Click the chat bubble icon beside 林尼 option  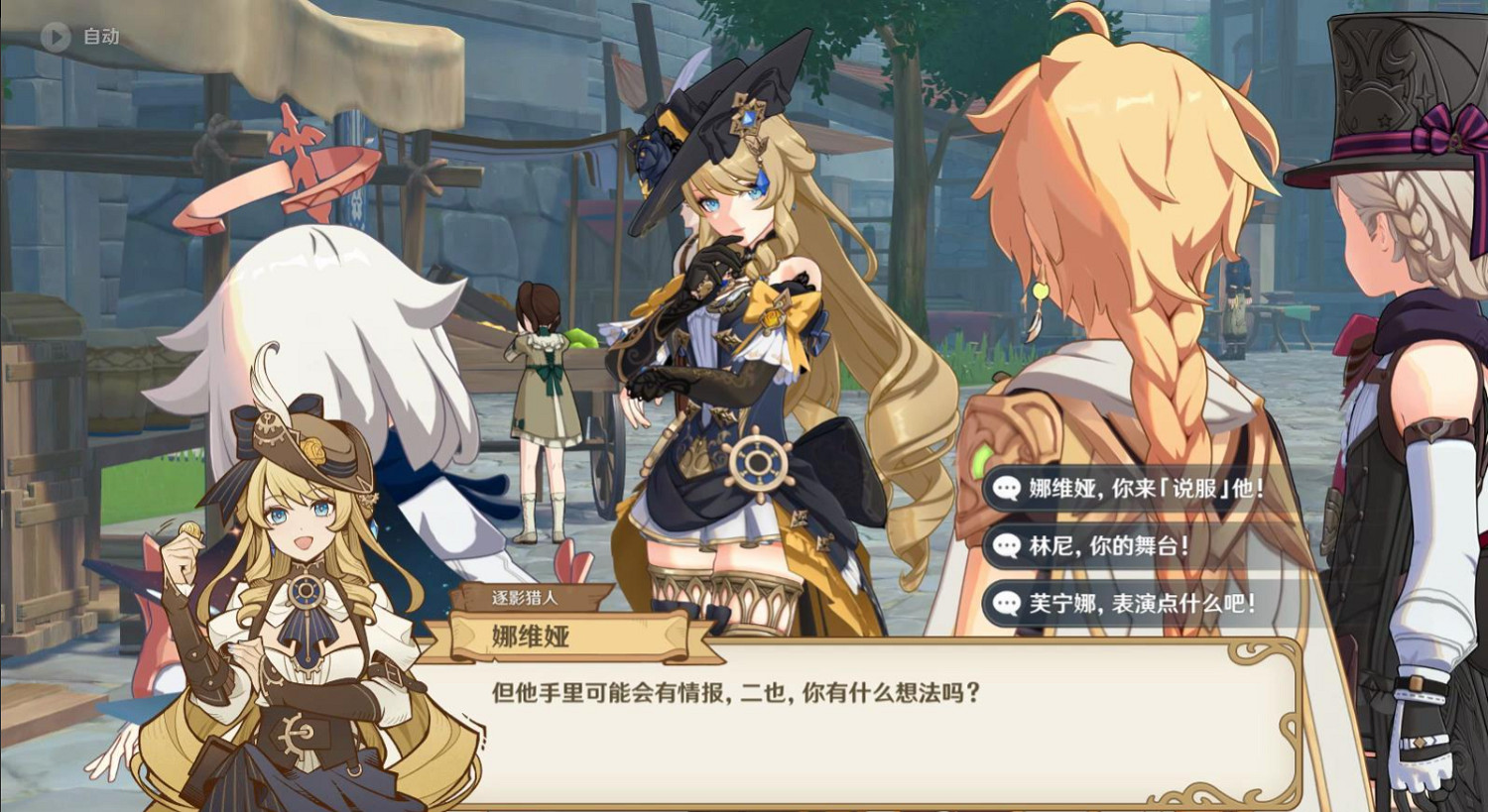(1006, 543)
